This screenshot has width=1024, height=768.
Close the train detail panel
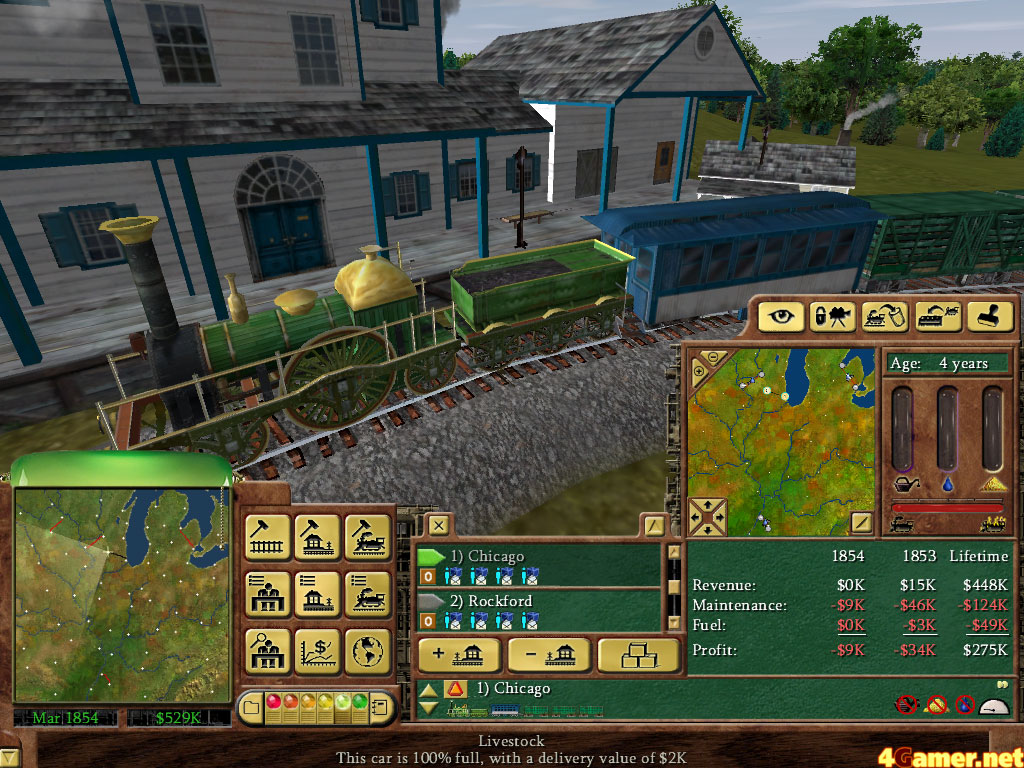(x=437, y=524)
